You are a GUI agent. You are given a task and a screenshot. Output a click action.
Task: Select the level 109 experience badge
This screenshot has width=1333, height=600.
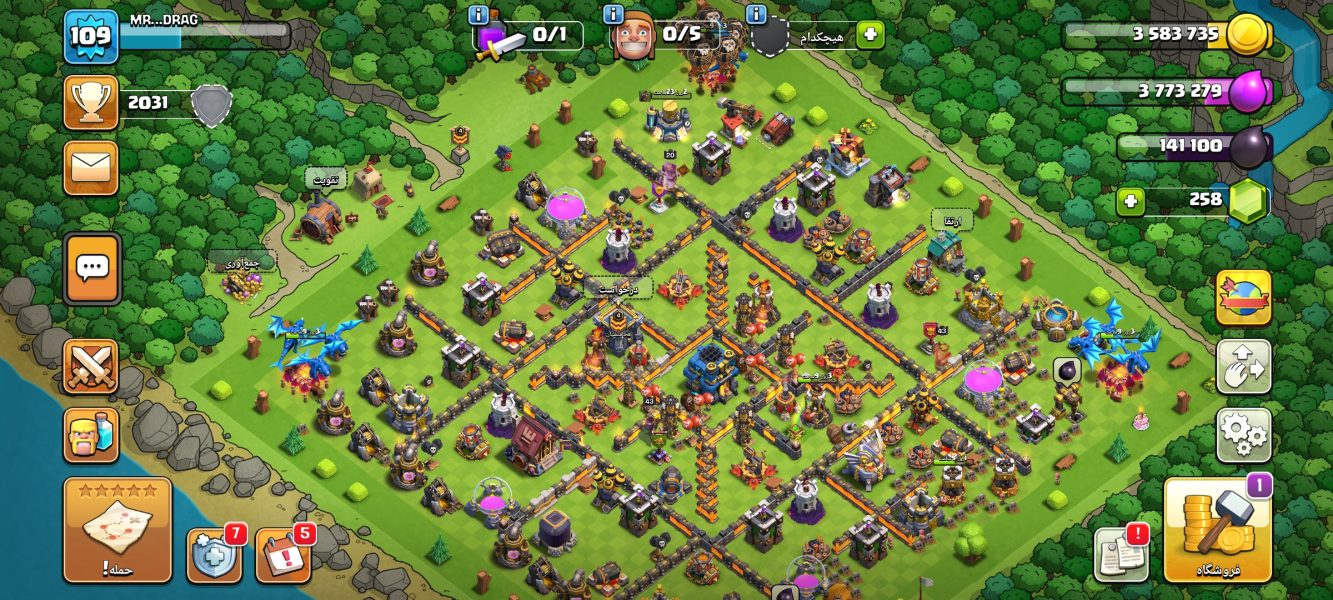91,37
